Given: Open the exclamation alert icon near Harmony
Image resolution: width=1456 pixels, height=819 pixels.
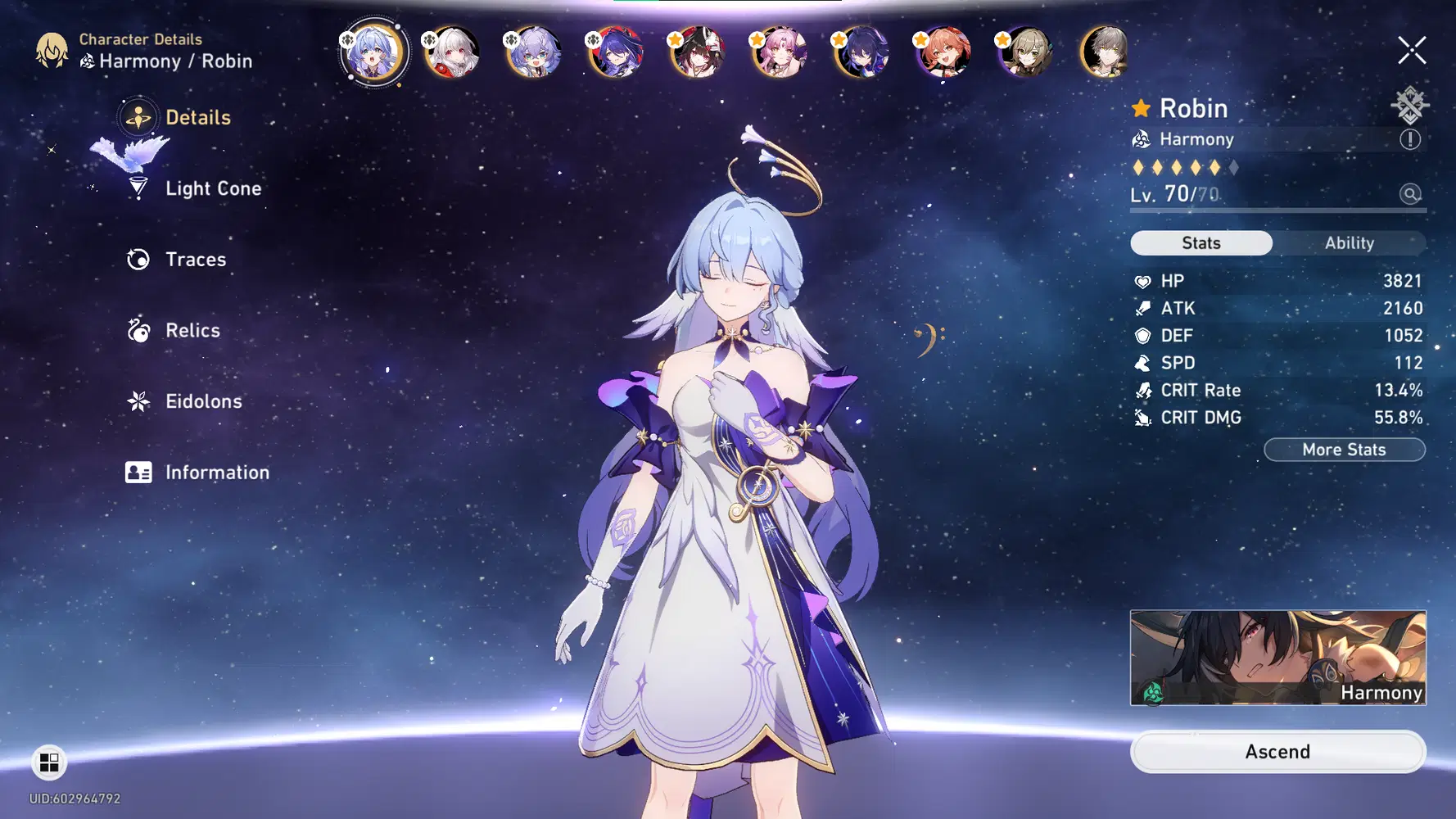Looking at the screenshot, I should 1410,138.
